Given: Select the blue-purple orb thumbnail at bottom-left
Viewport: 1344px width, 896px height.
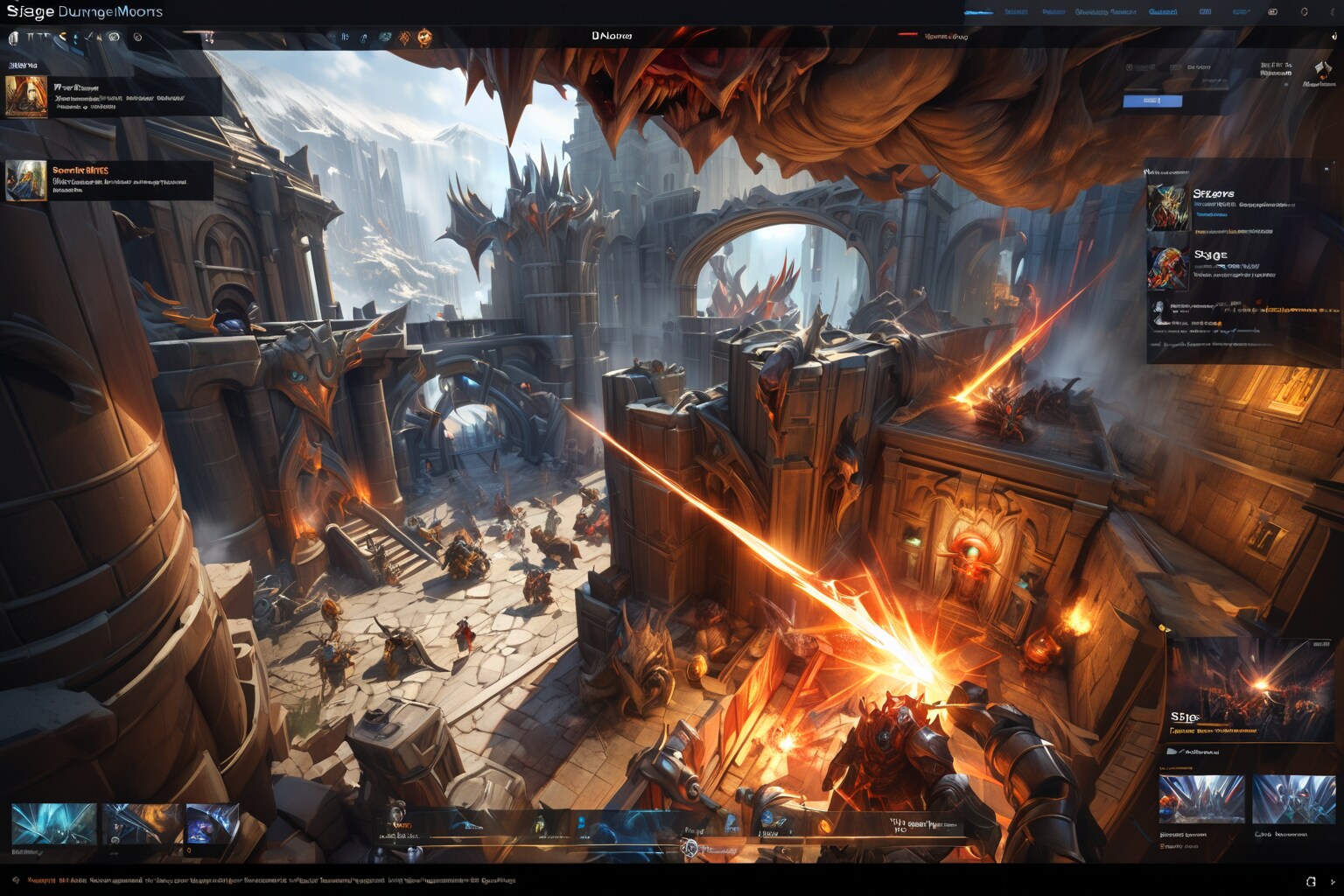Looking at the screenshot, I should pyautogui.click(x=212, y=824).
